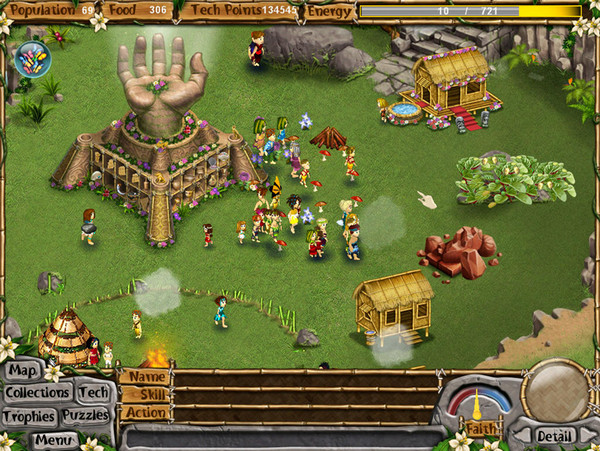Show the Tech upgrades screen

coord(94,393)
